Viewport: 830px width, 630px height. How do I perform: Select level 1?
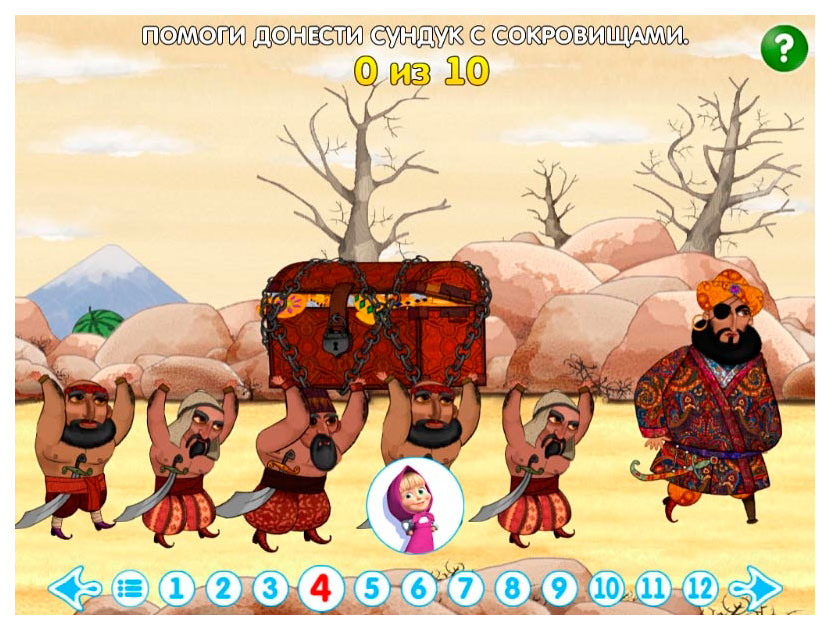coord(176,588)
